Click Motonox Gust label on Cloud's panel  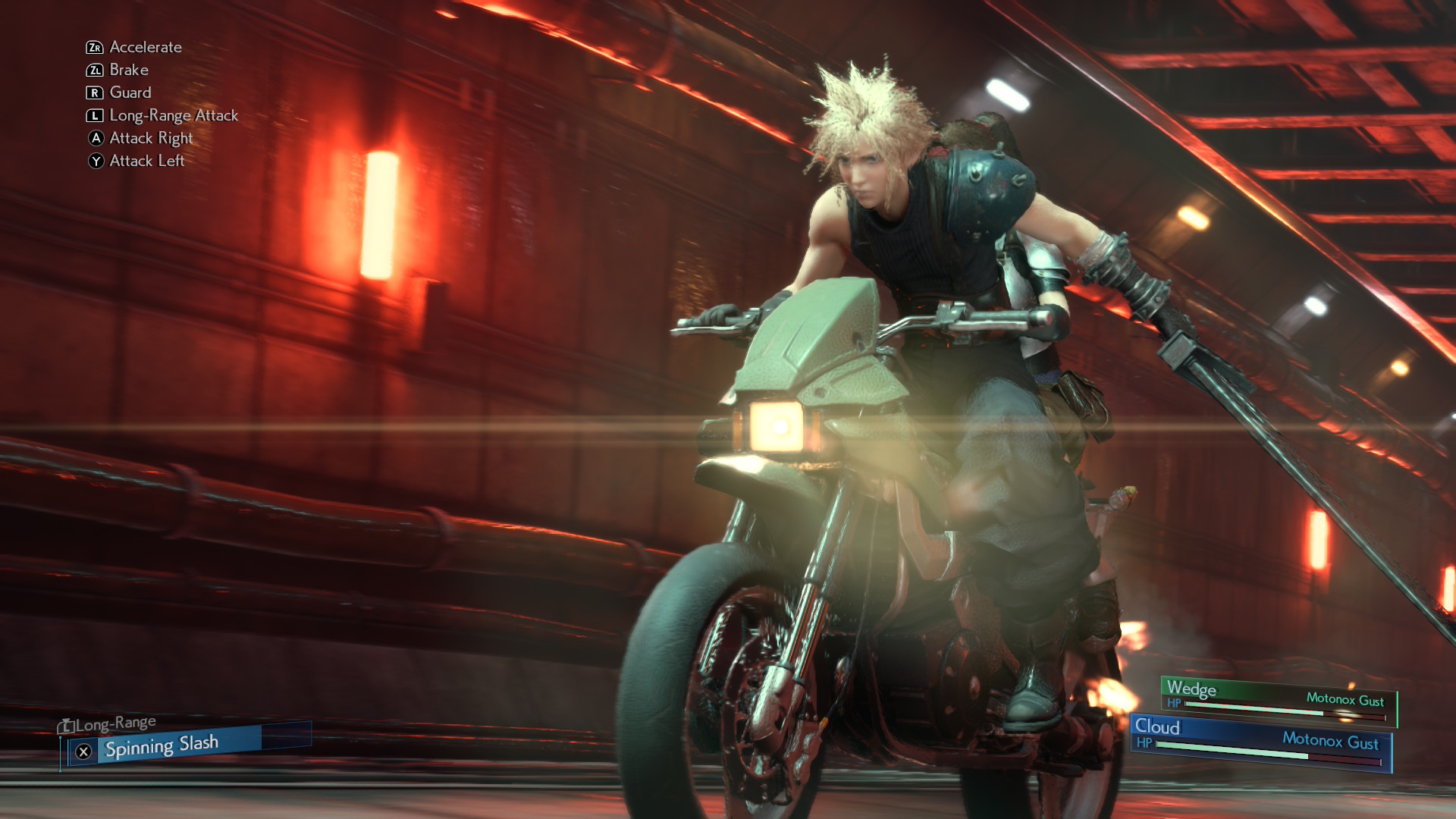(x=1331, y=741)
